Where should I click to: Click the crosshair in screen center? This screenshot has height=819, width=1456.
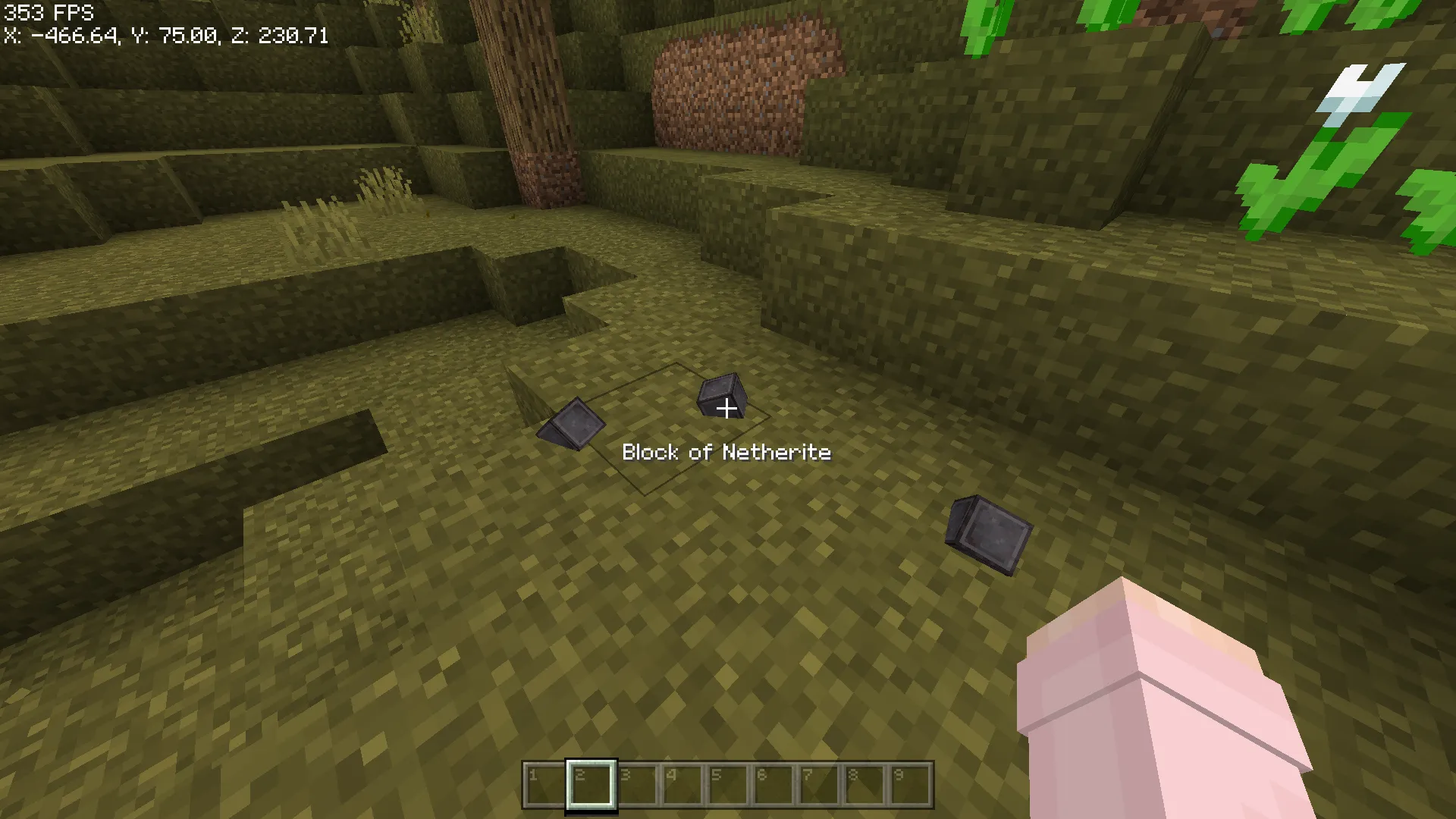coord(728,409)
